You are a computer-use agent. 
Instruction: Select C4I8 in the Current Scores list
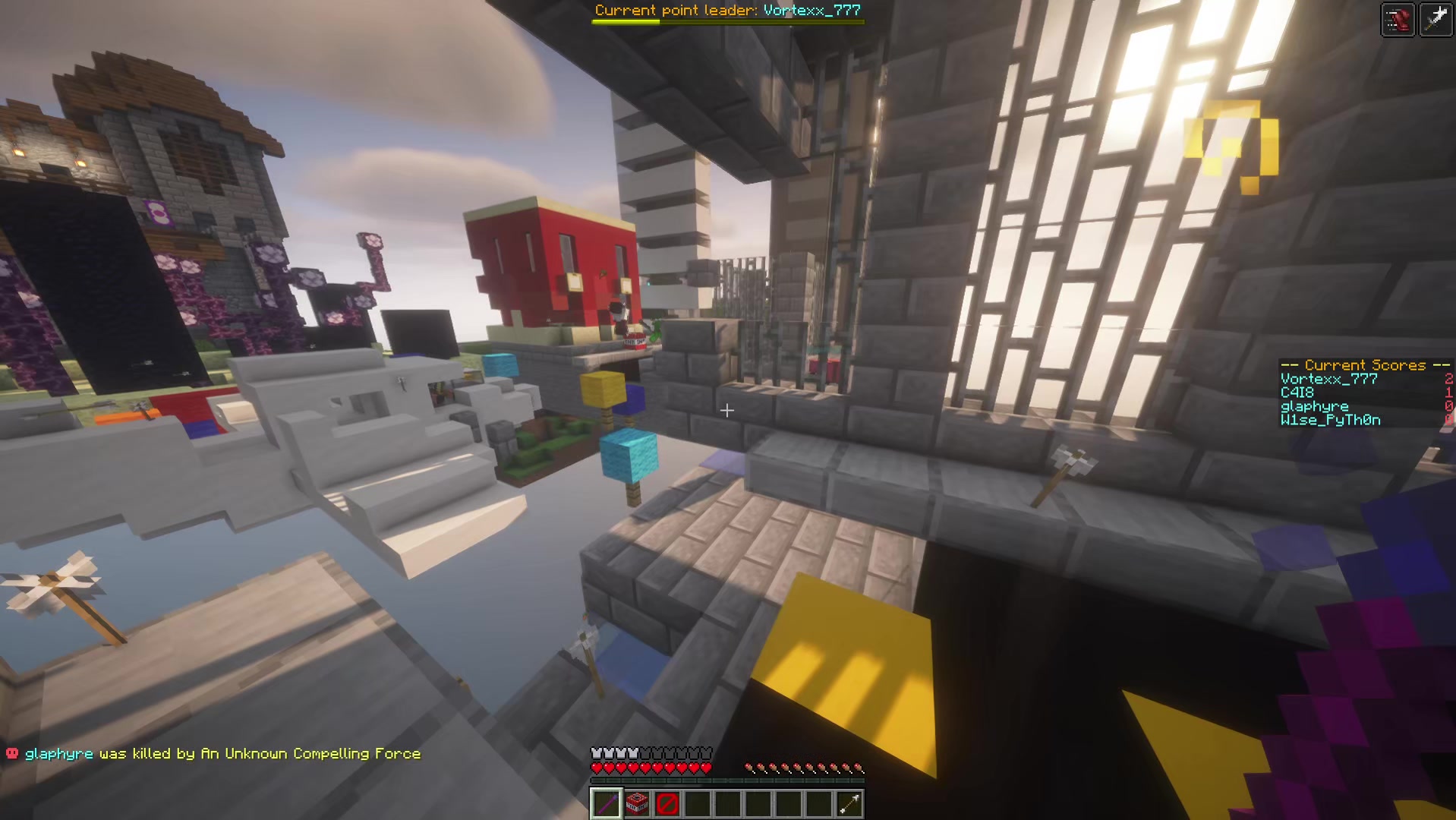click(x=1297, y=393)
